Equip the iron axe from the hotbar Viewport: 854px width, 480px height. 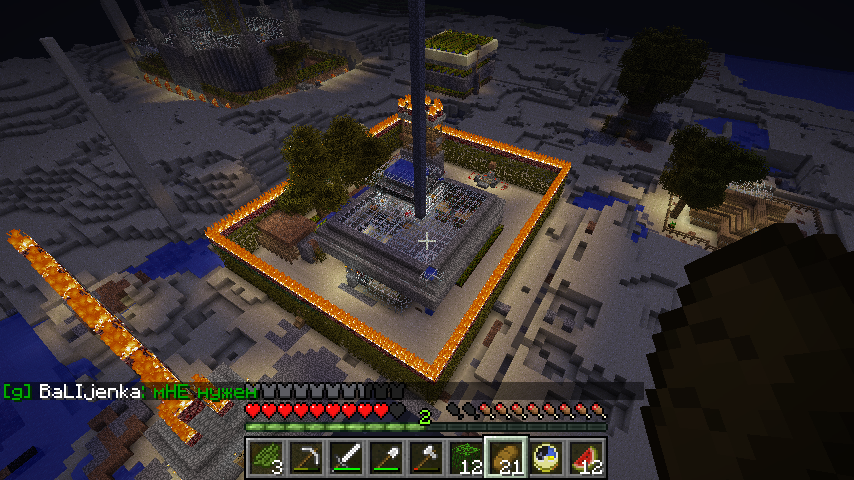[x=425, y=458]
